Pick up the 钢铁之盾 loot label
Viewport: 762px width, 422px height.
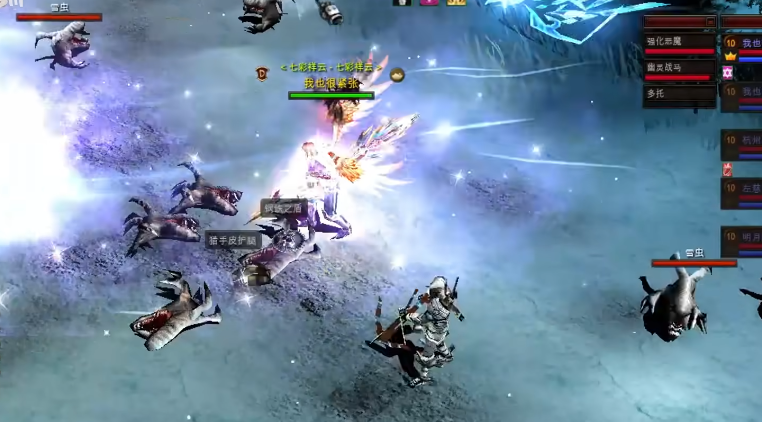[x=282, y=207]
